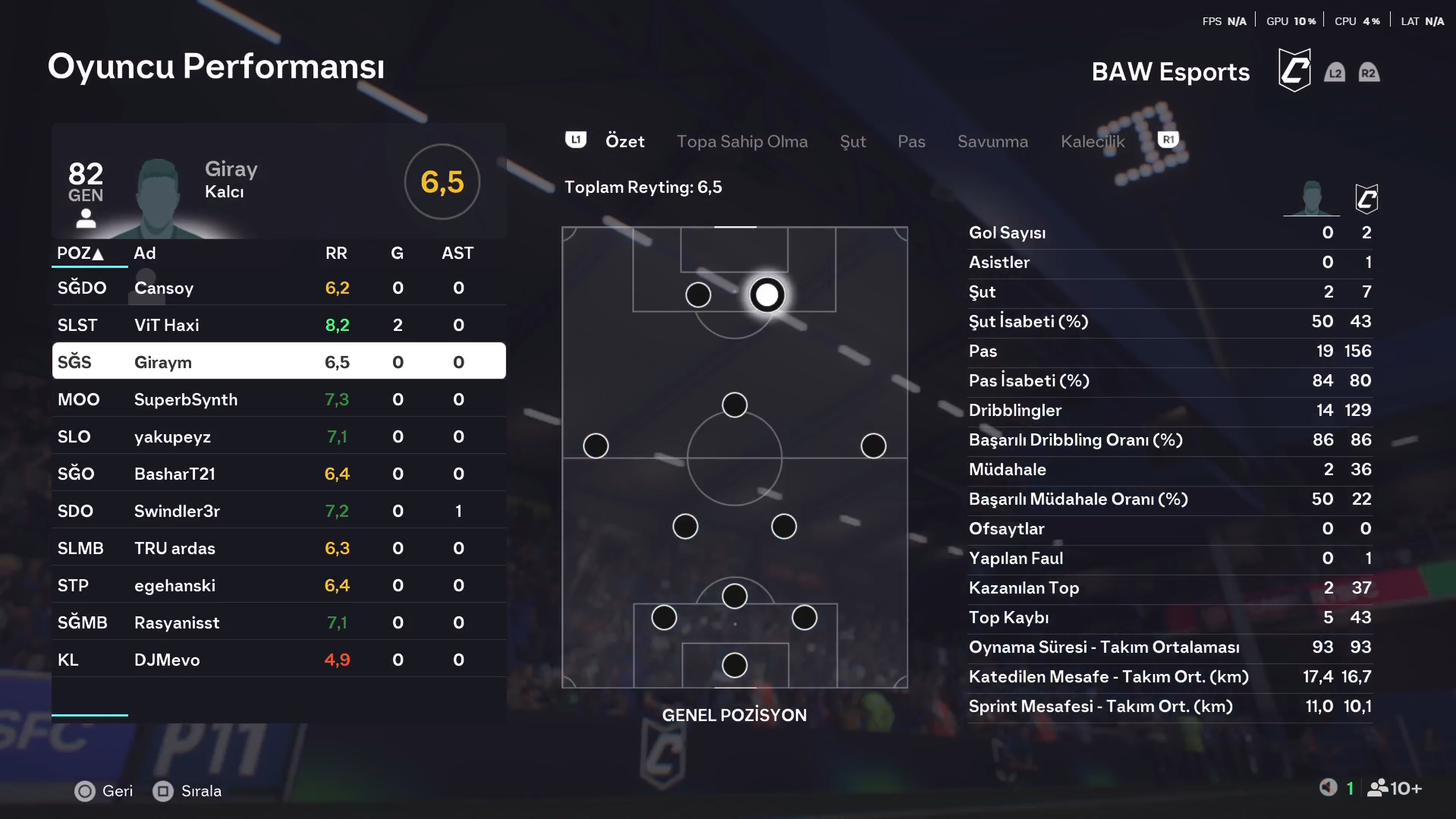Select goalkeeper DJMevo row
This screenshot has width=1456, height=819.
[278, 660]
